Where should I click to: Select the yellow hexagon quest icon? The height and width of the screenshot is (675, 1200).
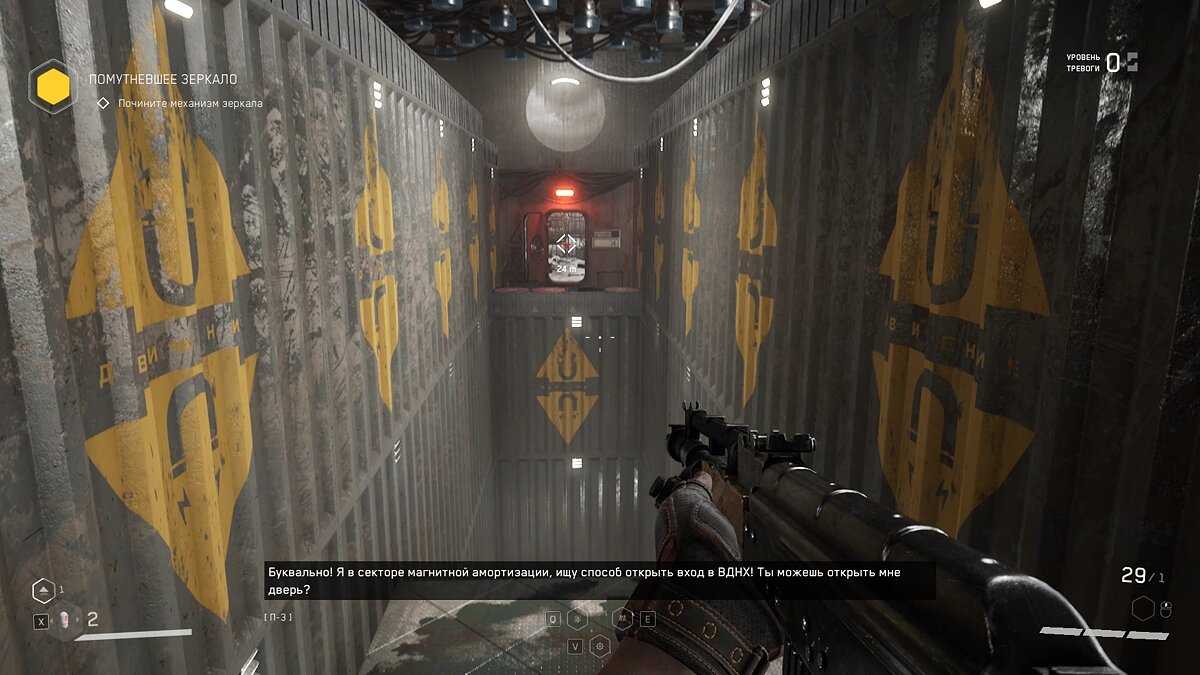[x=52, y=86]
